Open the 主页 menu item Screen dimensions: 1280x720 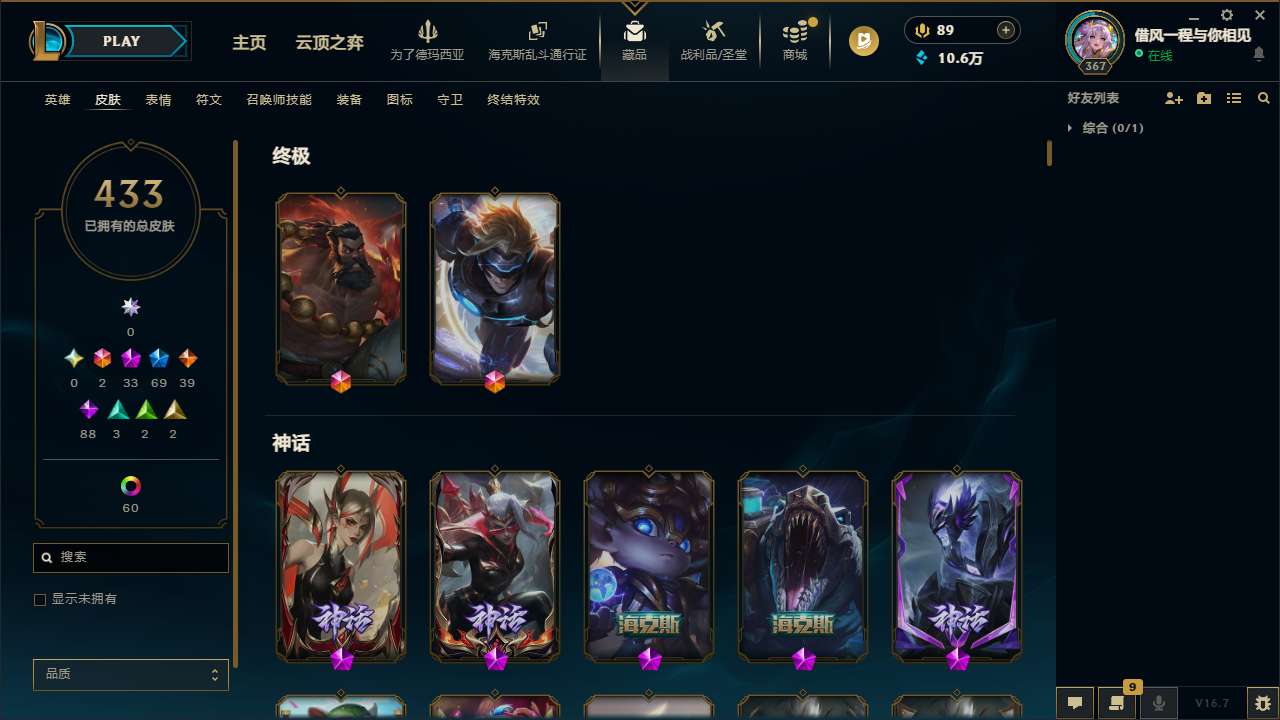tap(248, 44)
